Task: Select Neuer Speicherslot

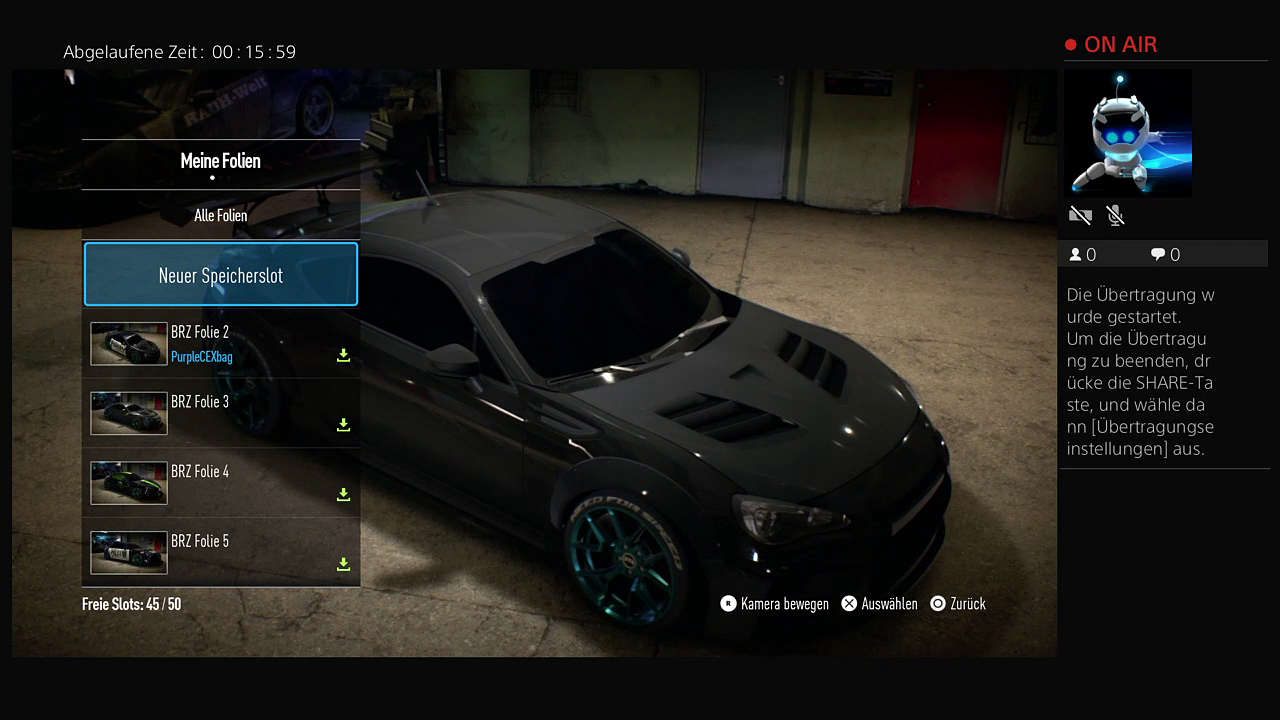Action: (221, 275)
